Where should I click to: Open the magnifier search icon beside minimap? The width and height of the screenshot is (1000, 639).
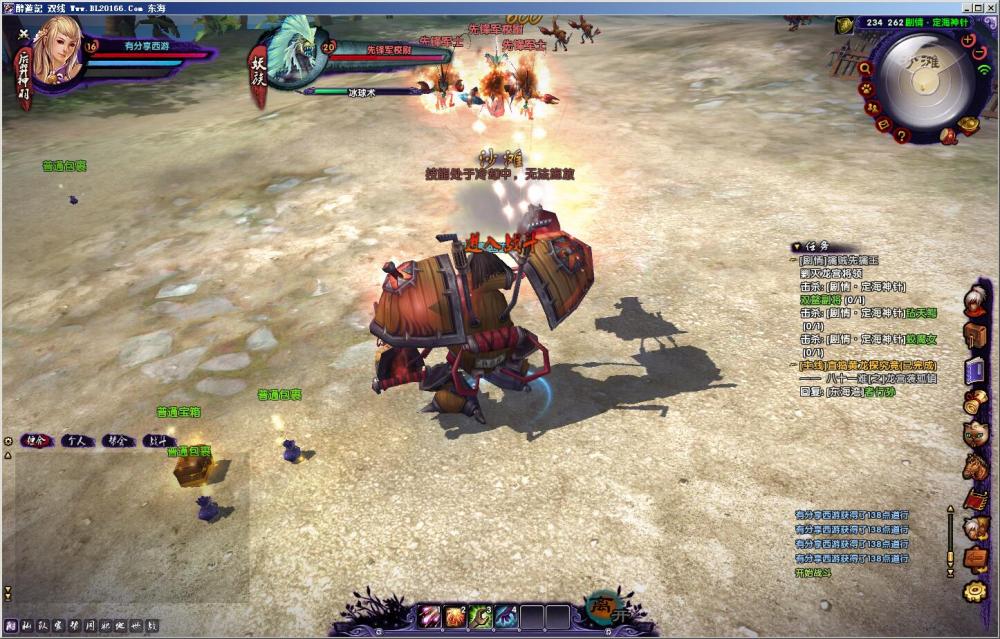tap(864, 68)
